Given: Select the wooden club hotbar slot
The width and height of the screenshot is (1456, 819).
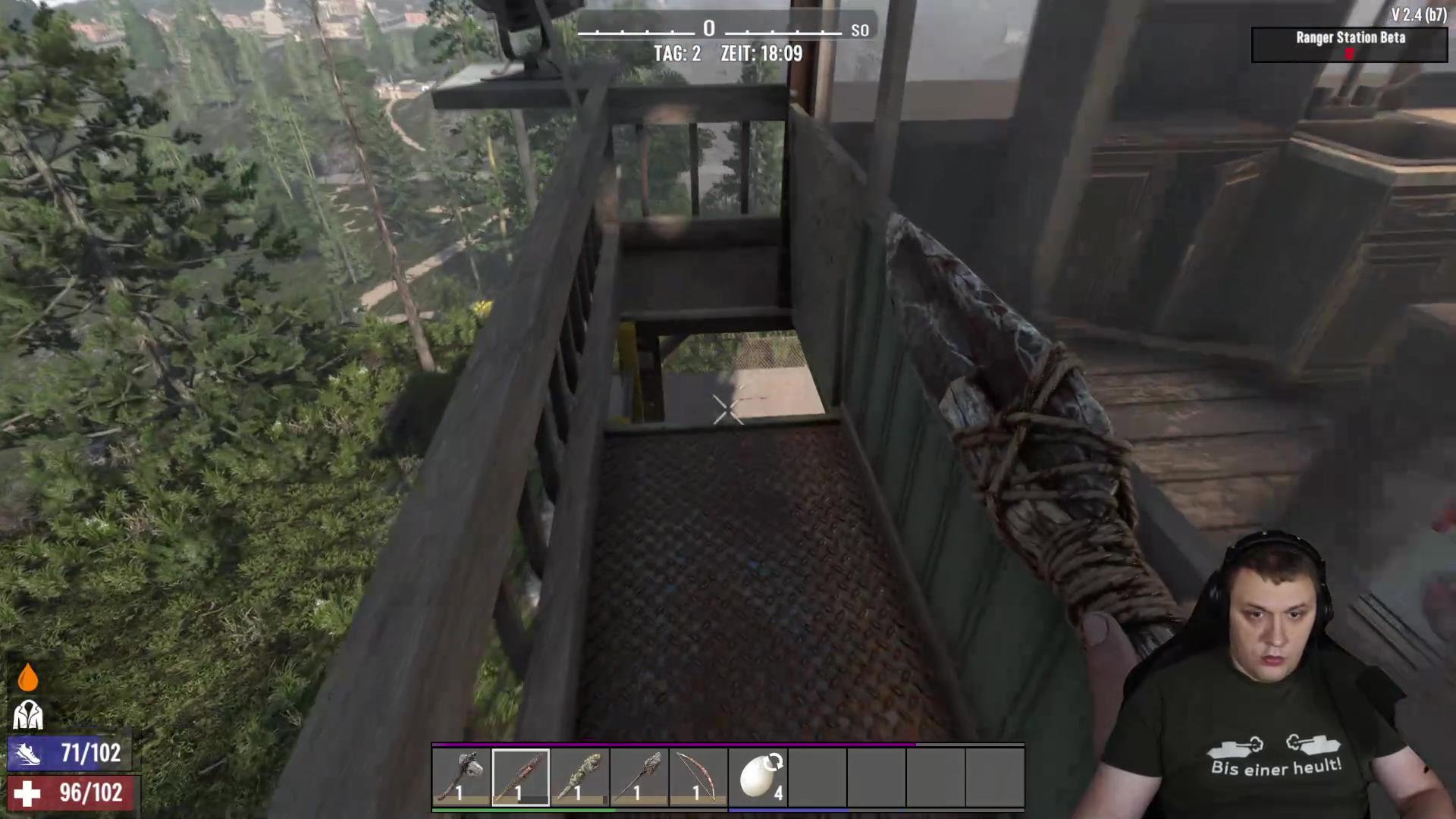Looking at the screenshot, I should 520,777.
